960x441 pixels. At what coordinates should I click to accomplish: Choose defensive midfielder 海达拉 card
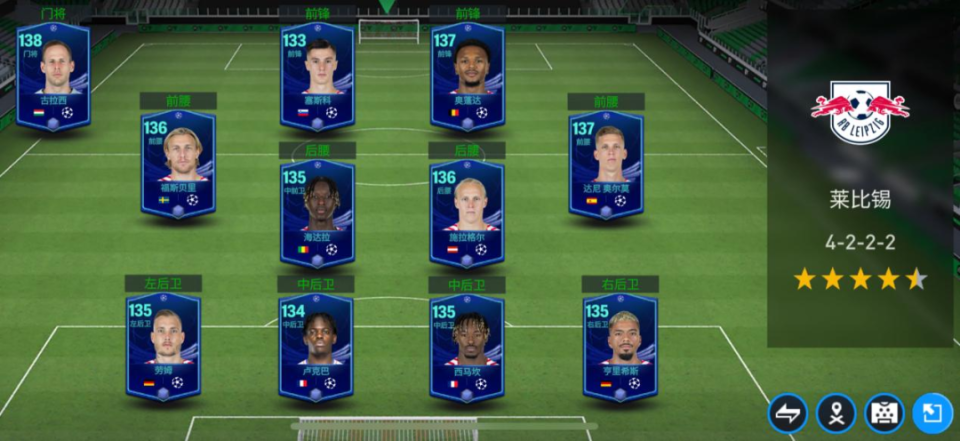coord(317,214)
